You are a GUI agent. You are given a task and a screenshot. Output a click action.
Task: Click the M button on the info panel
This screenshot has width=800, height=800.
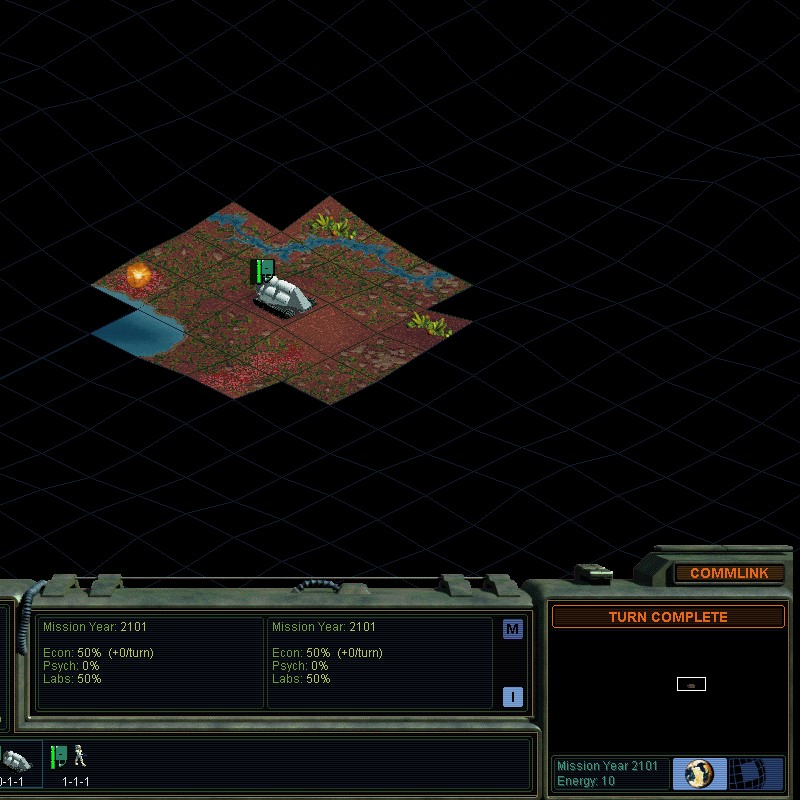coord(513,629)
